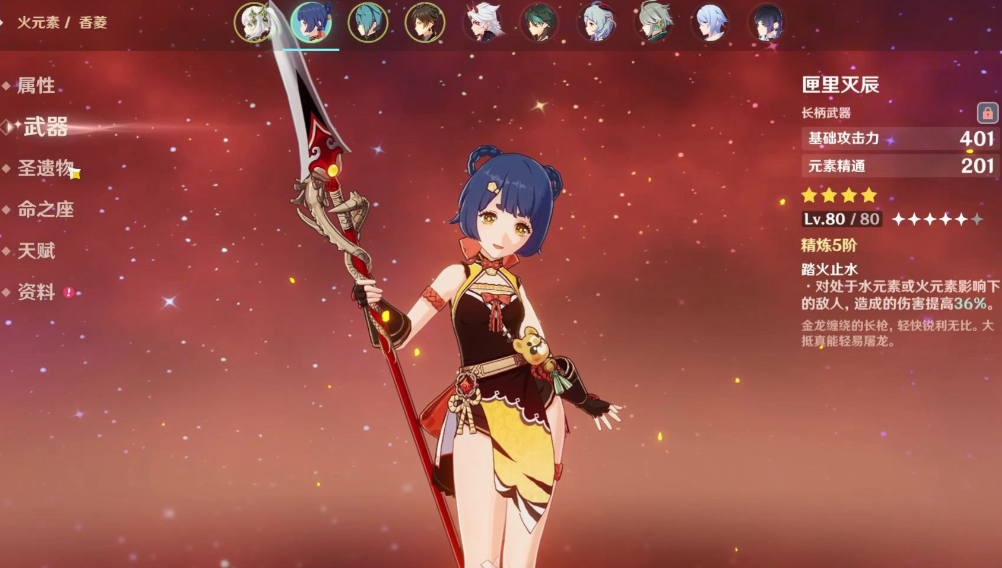Choose the grey-haired Alhaitham portrait

pyautogui.click(x=654, y=22)
